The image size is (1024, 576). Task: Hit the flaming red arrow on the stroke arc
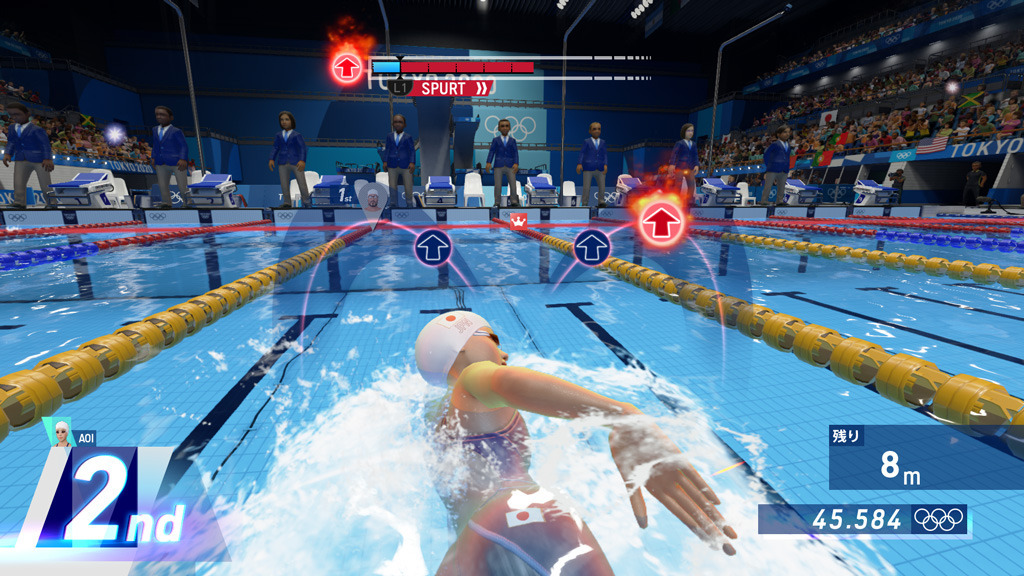[x=658, y=223]
